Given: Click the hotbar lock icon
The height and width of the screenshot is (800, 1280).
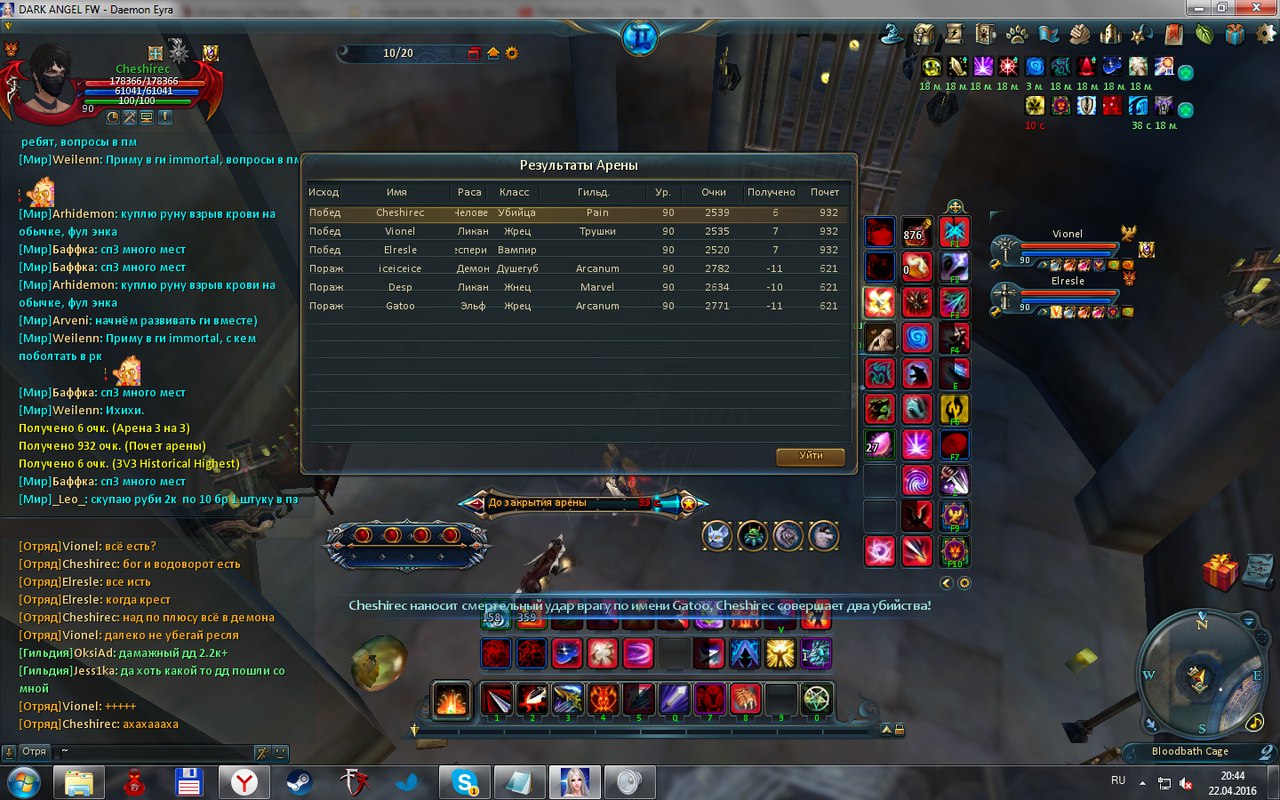Looking at the screenshot, I should [x=899, y=730].
